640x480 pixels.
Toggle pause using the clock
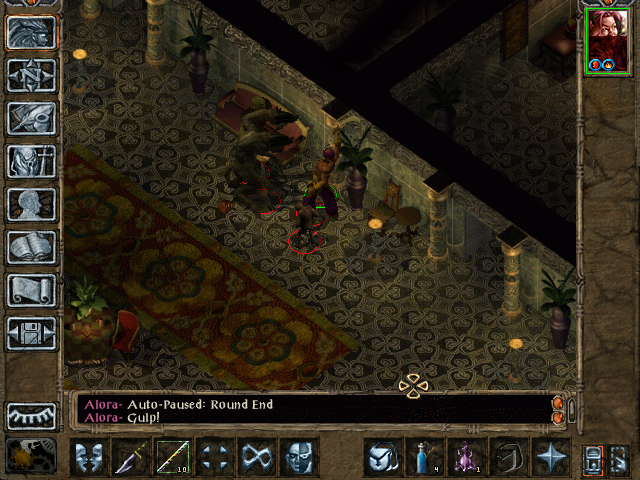[x=30, y=456]
